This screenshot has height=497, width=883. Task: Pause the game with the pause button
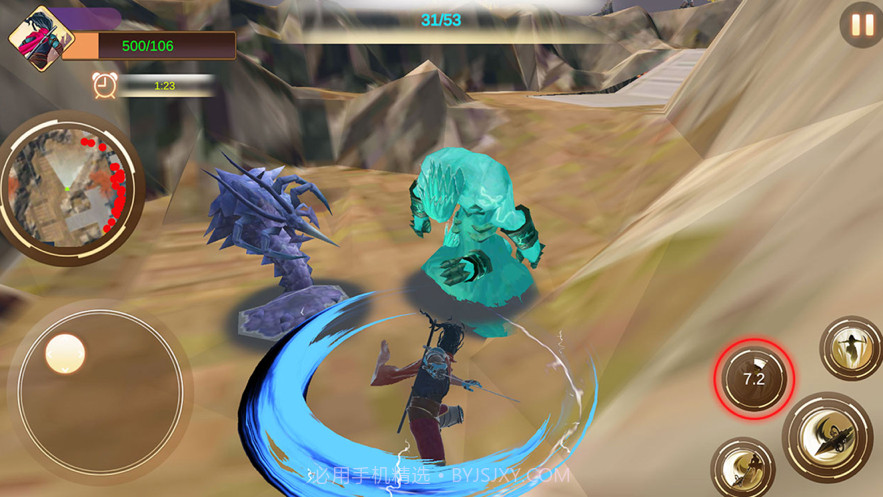click(x=861, y=24)
